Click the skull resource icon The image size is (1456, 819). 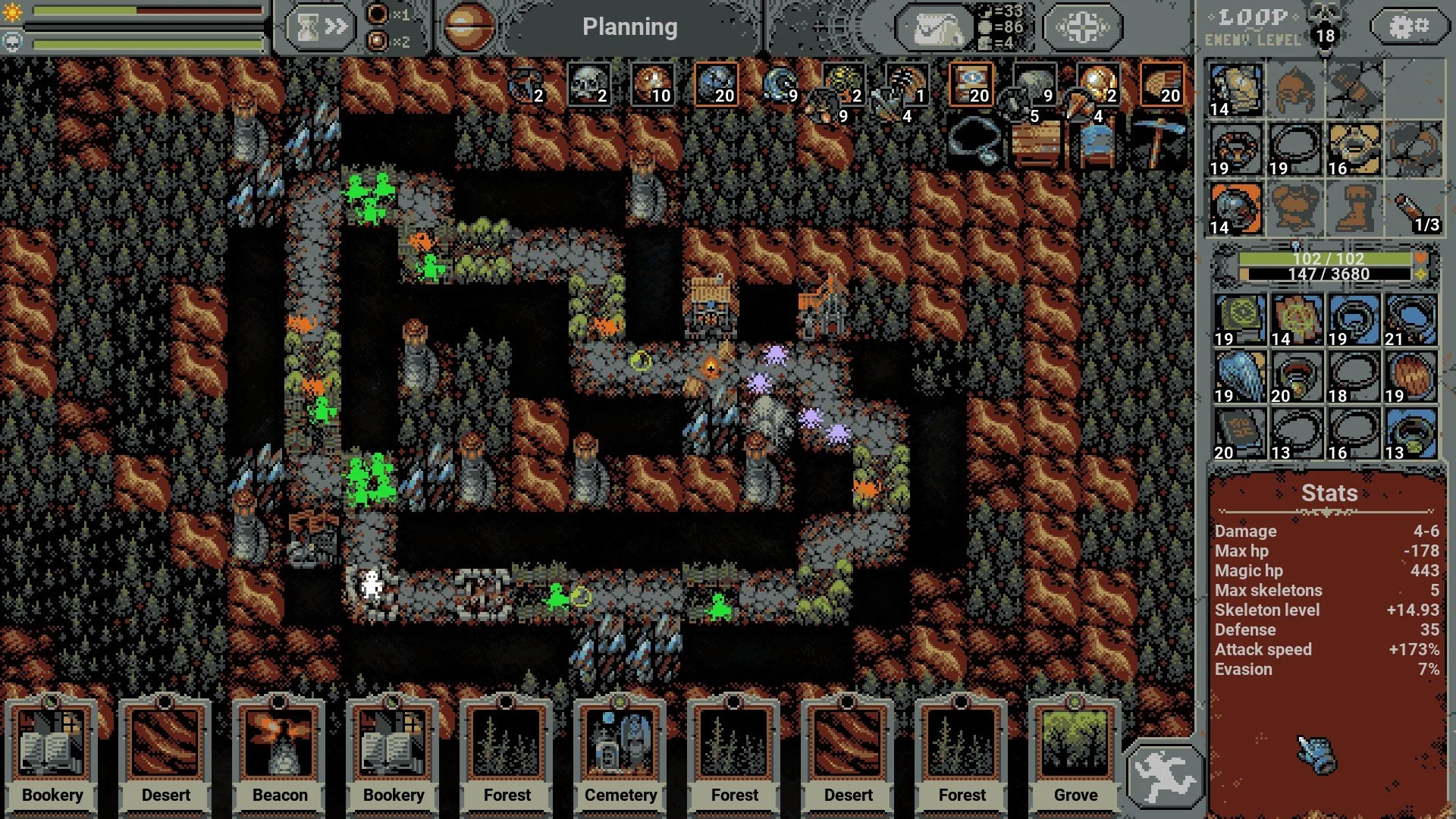coord(588,83)
